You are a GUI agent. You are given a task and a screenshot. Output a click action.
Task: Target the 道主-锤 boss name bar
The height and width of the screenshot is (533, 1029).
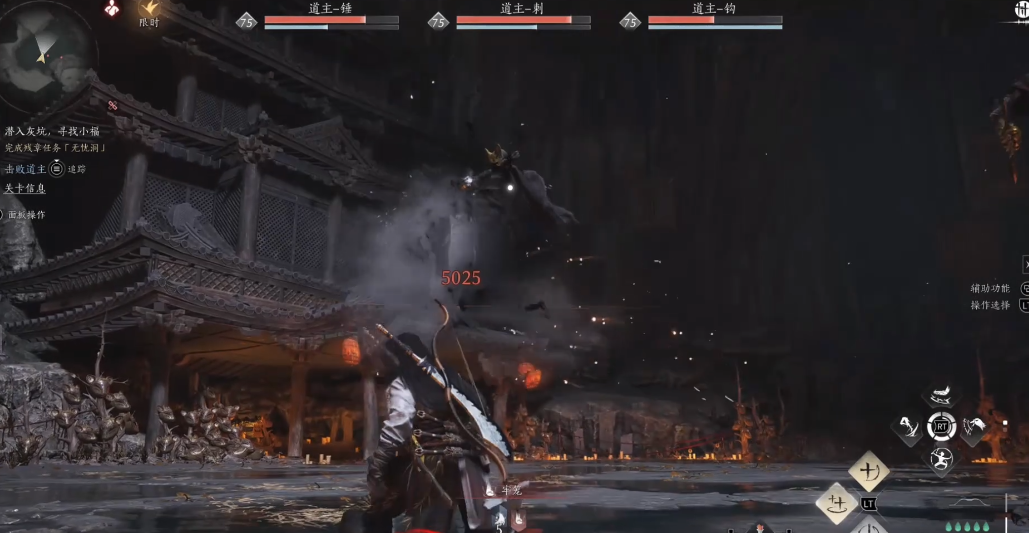331,9
